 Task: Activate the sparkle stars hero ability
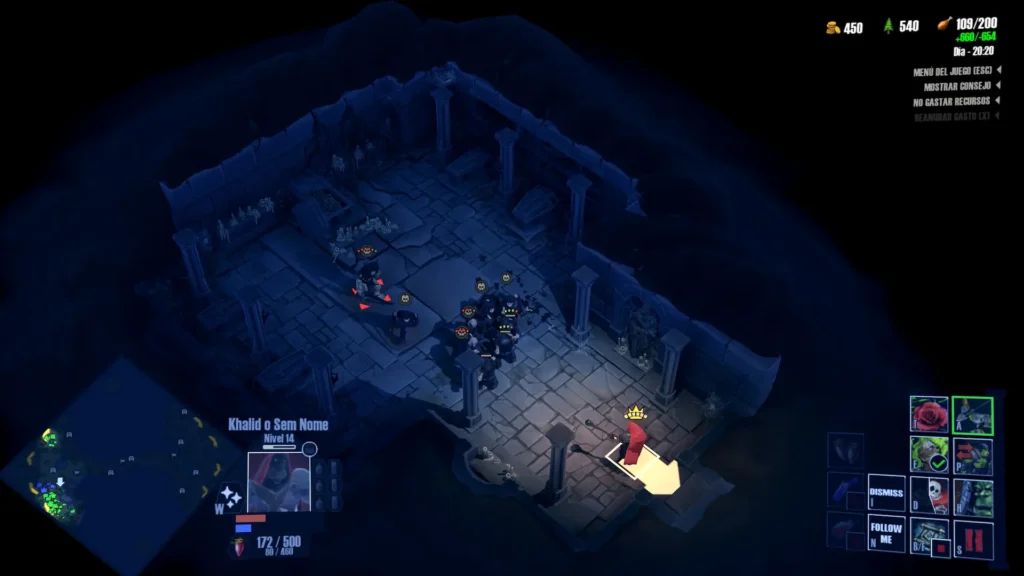tap(231, 496)
